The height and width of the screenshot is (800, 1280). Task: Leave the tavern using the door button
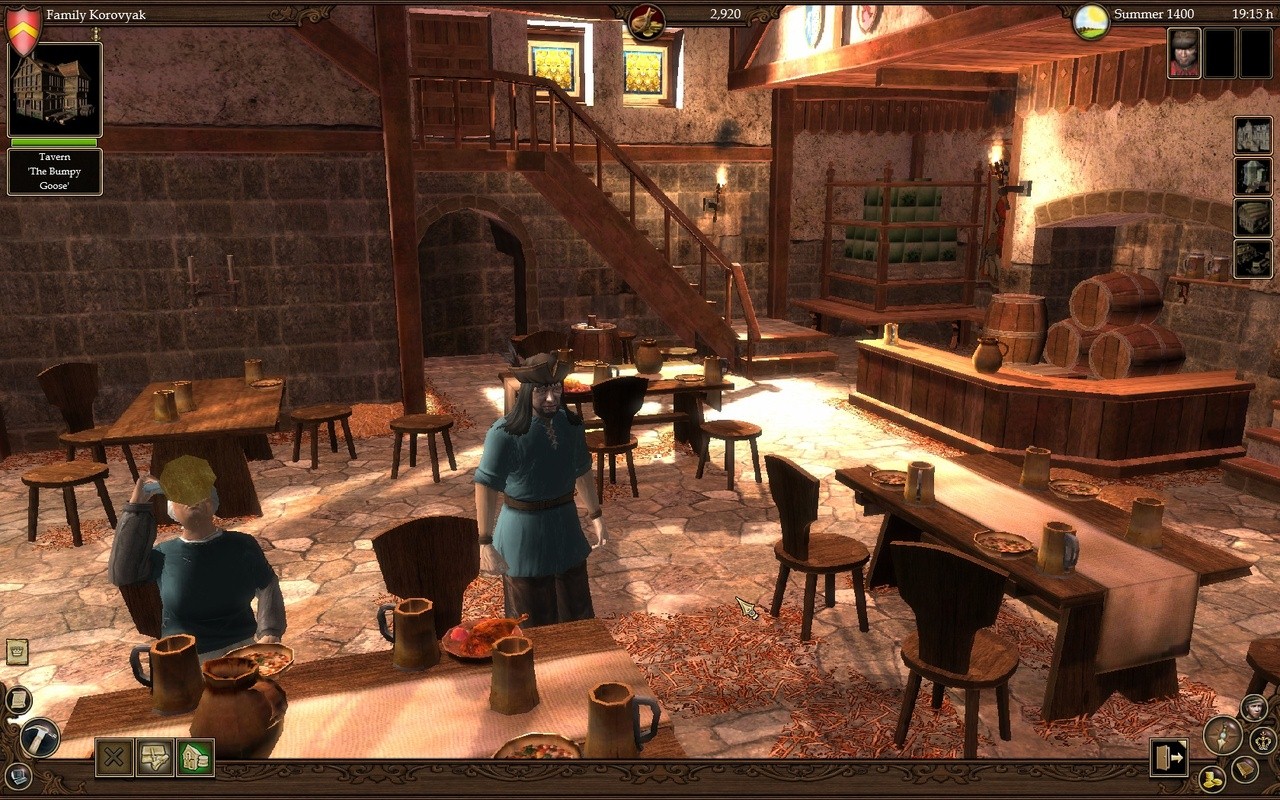coord(1167,757)
